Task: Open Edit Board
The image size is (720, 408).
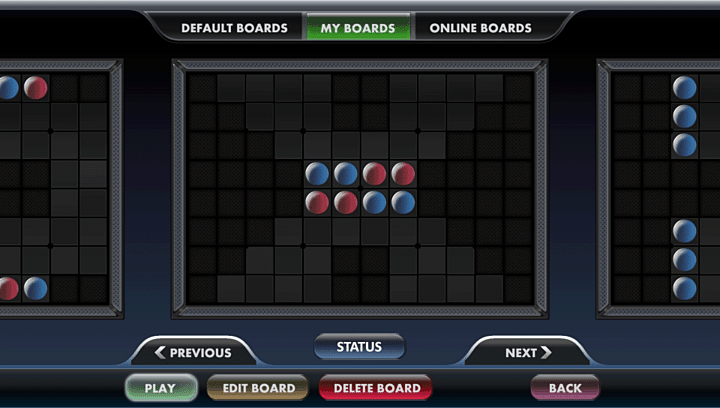Action: (257, 388)
